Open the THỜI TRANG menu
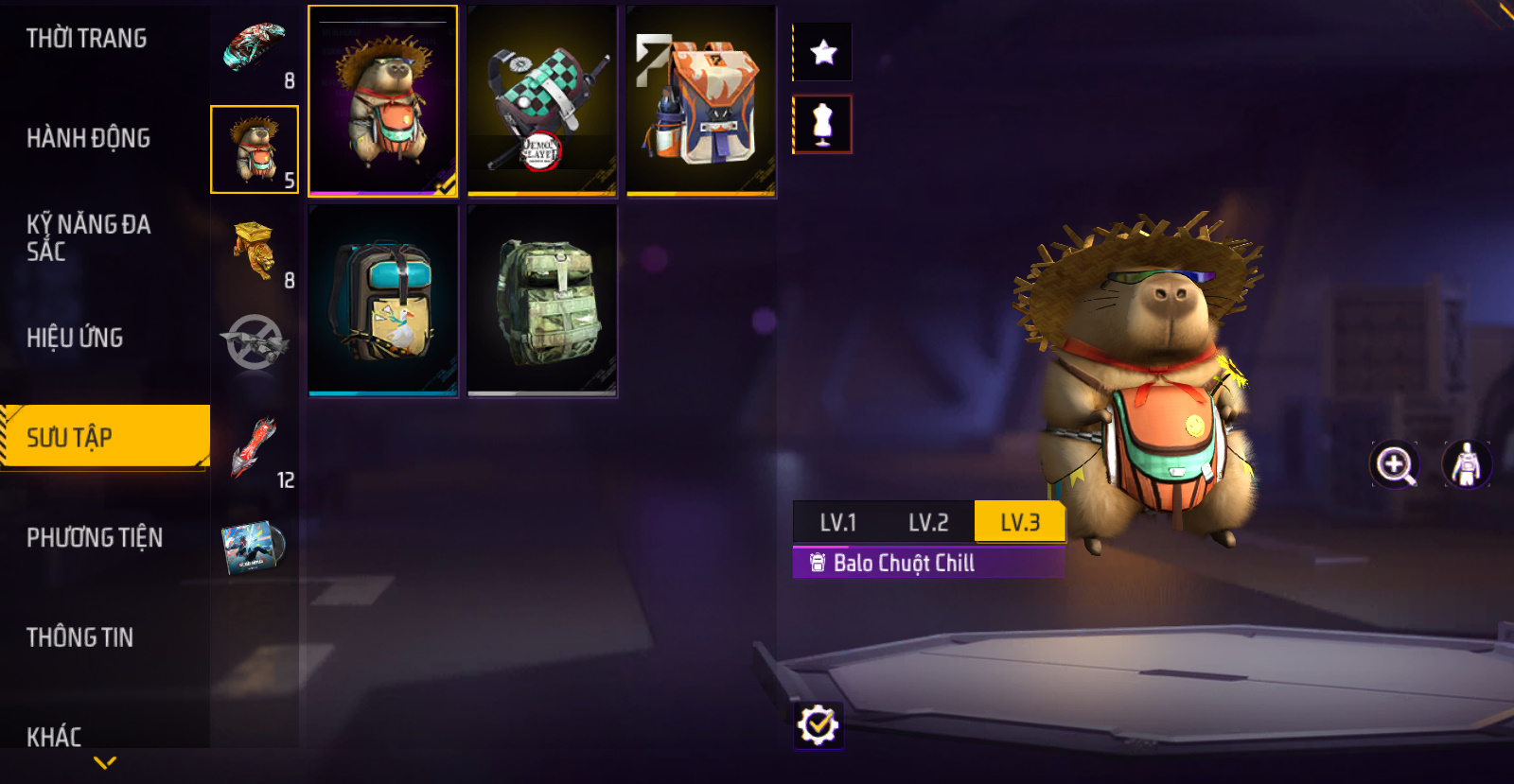The width and height of the screenshot is (1514, 784). coord(87,39)
